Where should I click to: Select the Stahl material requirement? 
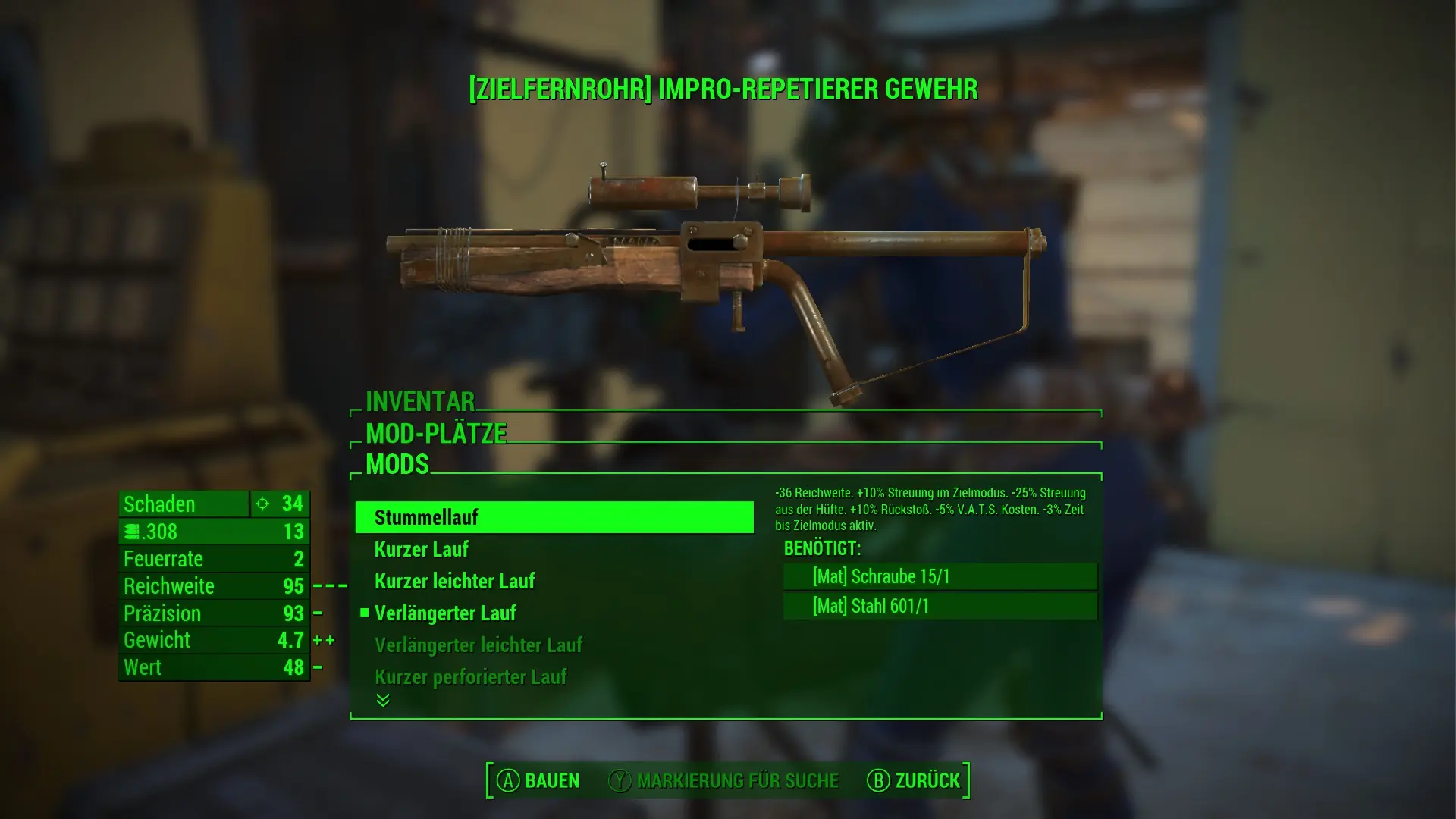coord(940,606)
